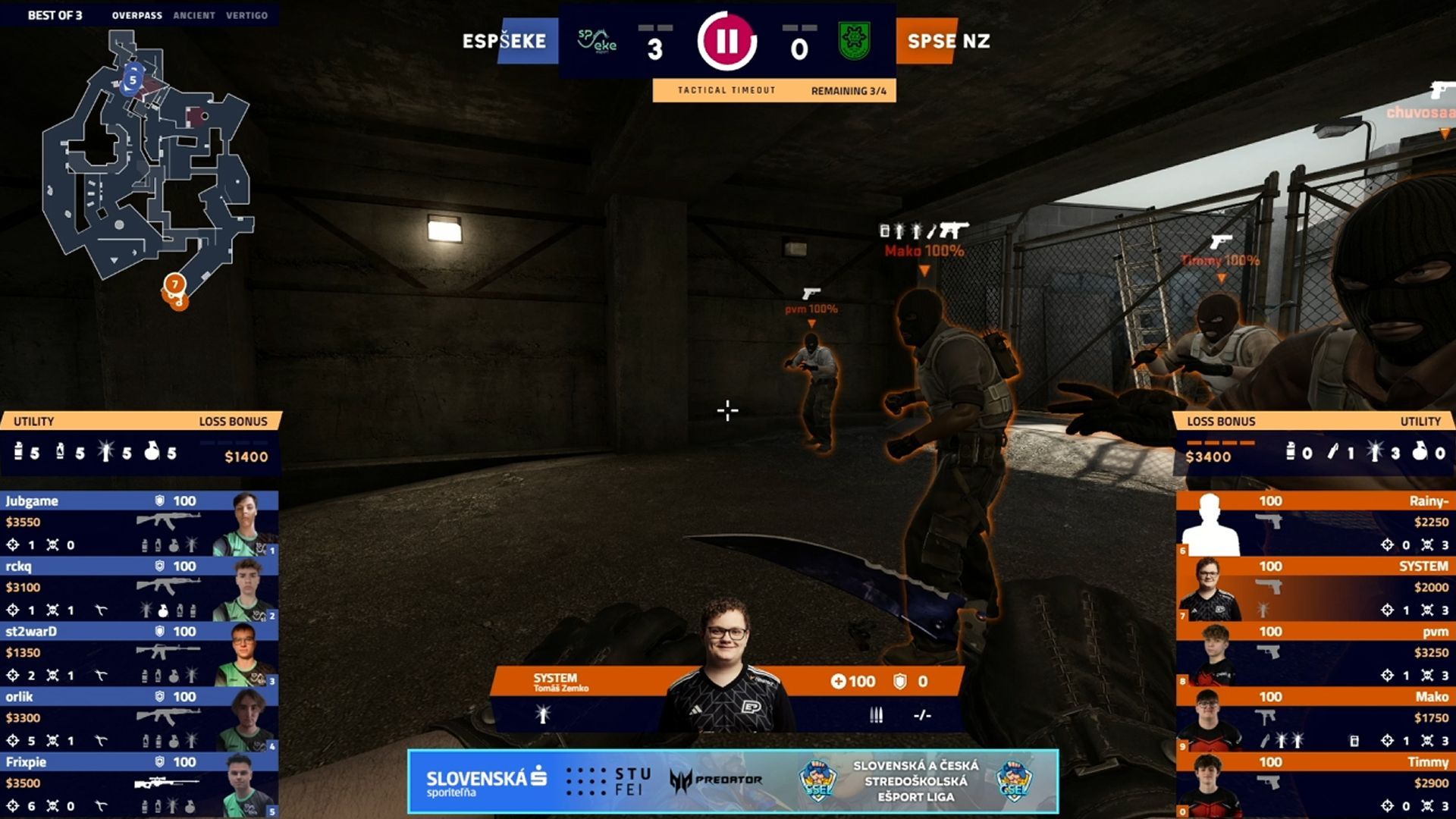Click the pause icon on the scoreboard
This screenshot has width=1456, height=819.
pyautogui.click(x=726, y=41)
